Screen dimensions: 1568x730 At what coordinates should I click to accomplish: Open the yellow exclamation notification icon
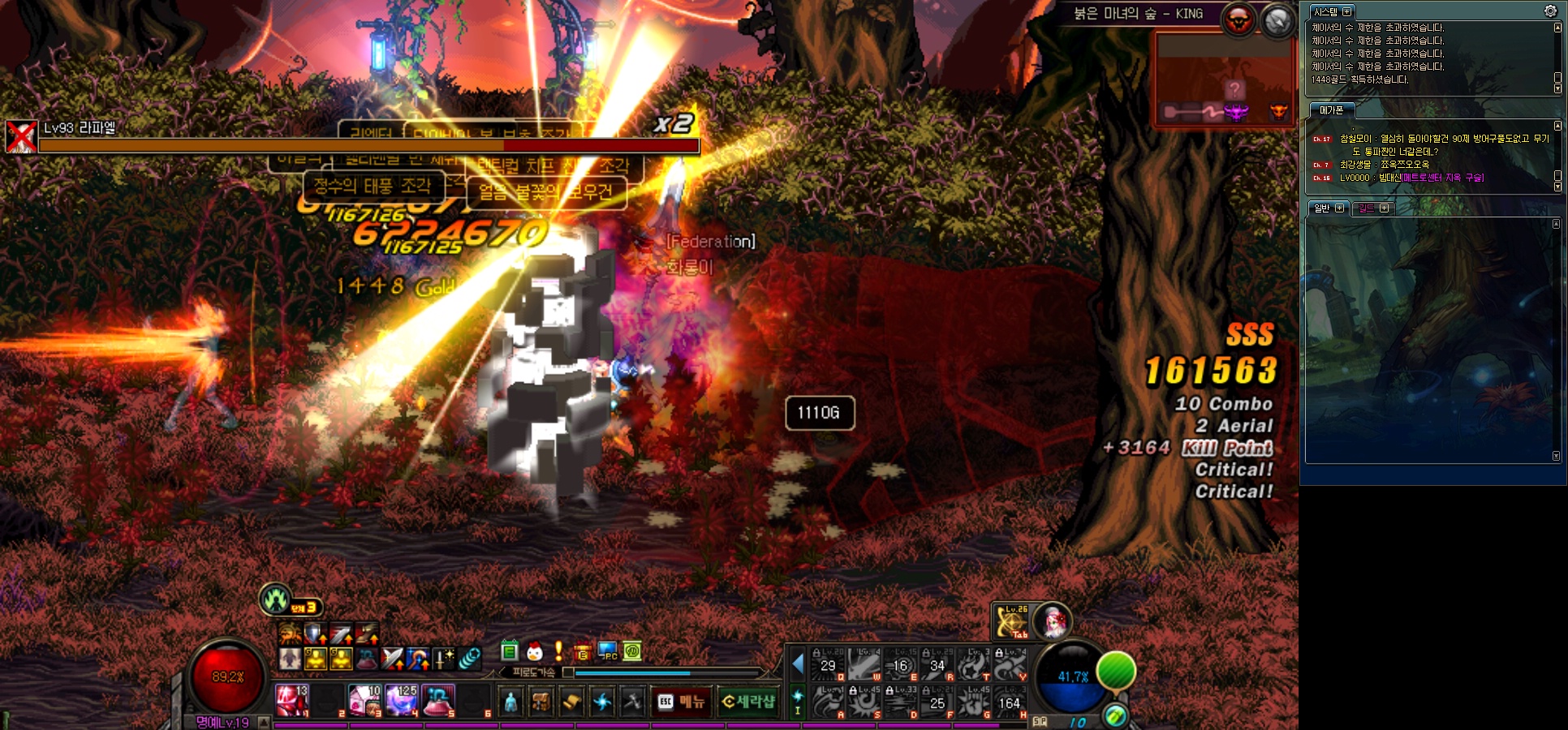(558, 651)
